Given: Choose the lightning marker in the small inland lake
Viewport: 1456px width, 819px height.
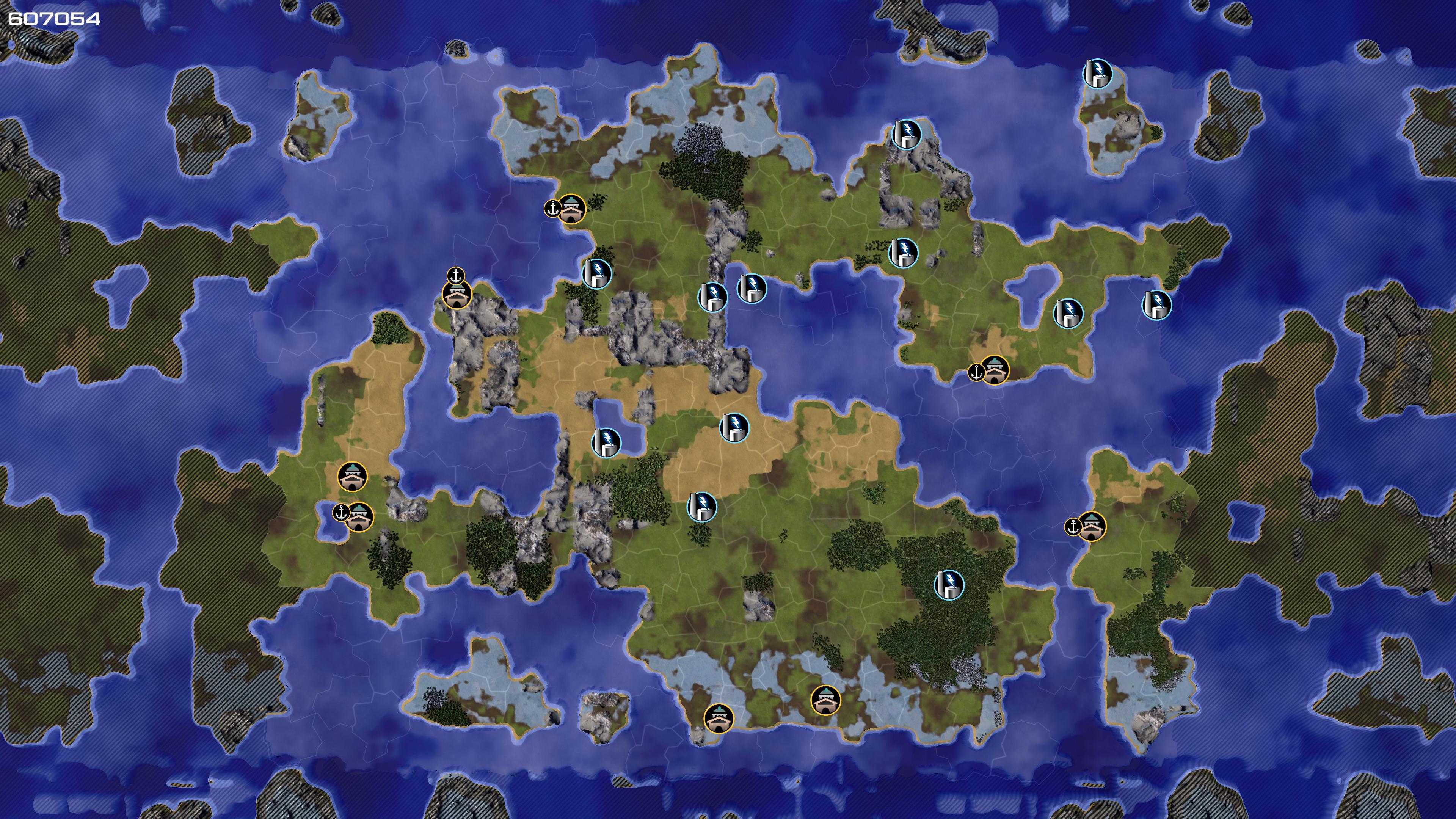Looking at the screenshot, I should coord(606,442).
